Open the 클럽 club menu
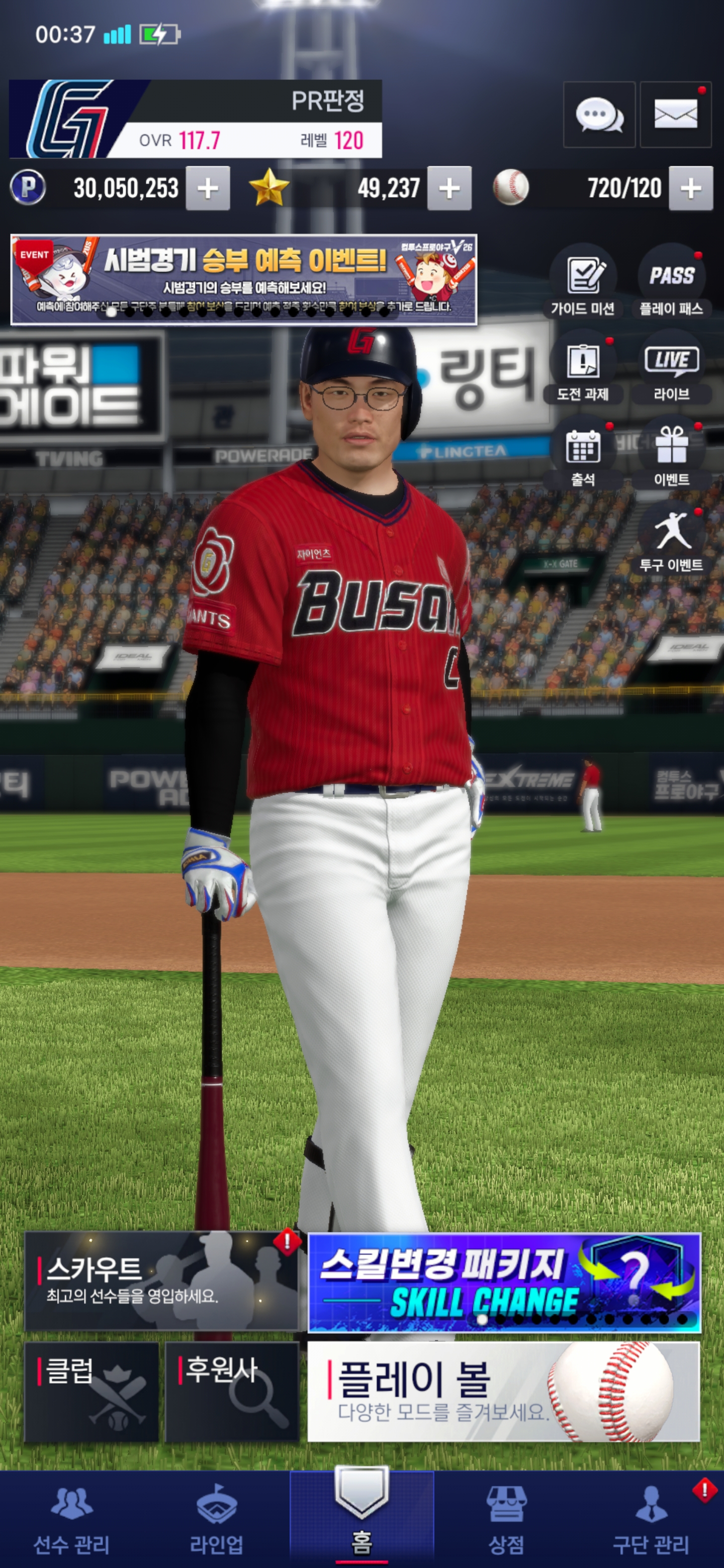The image size is (724, 1568). pos(92,1392)
